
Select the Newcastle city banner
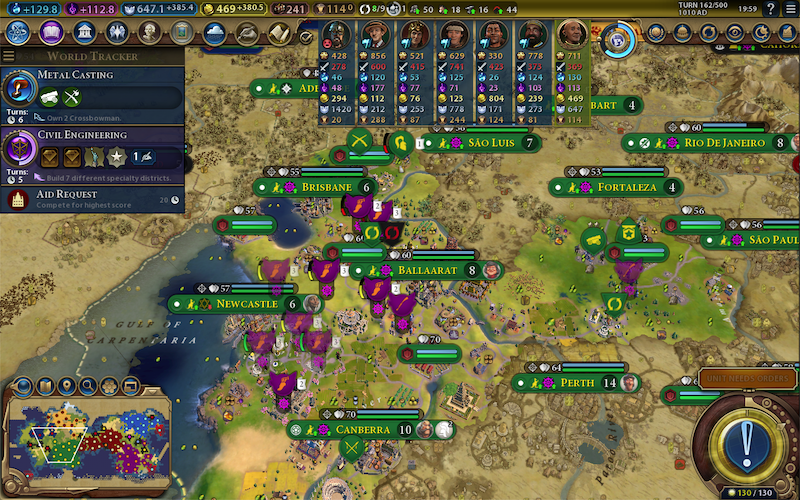pyautogui.click(x=245, y=303)
